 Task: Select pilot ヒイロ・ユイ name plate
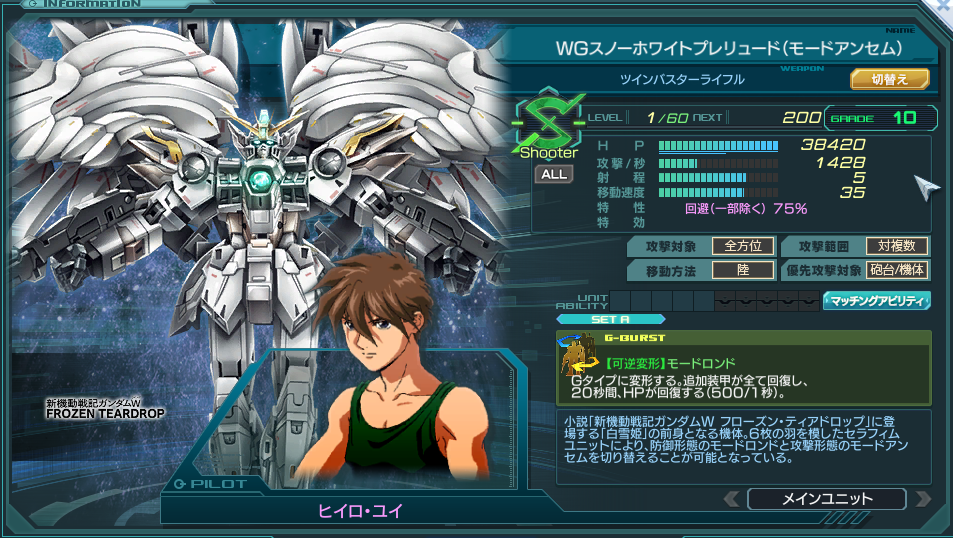(x=360, y=510)
